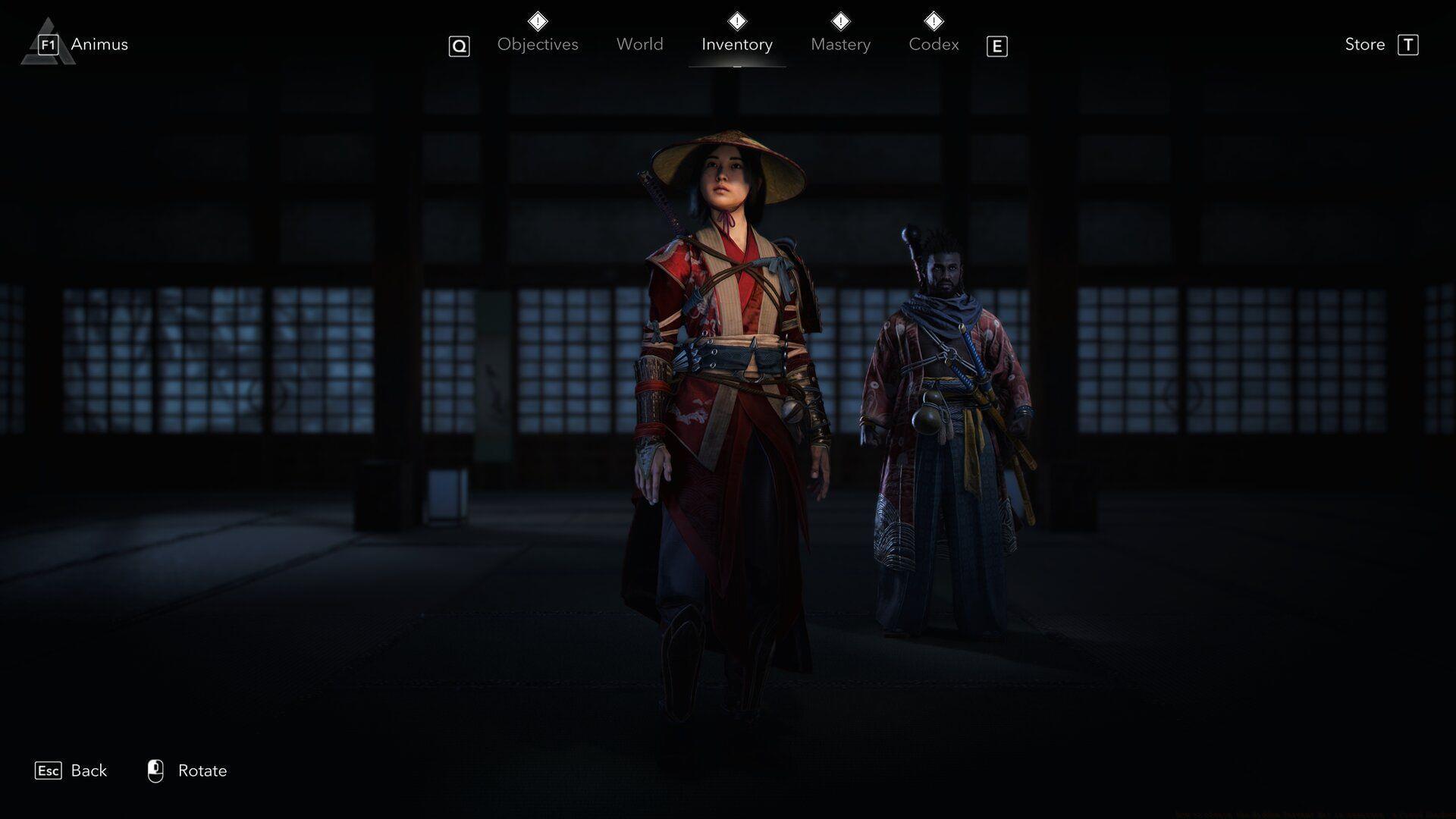The image size is (1456, 819).
Task: Select Yasuke's character model
Action: (948, 379)
